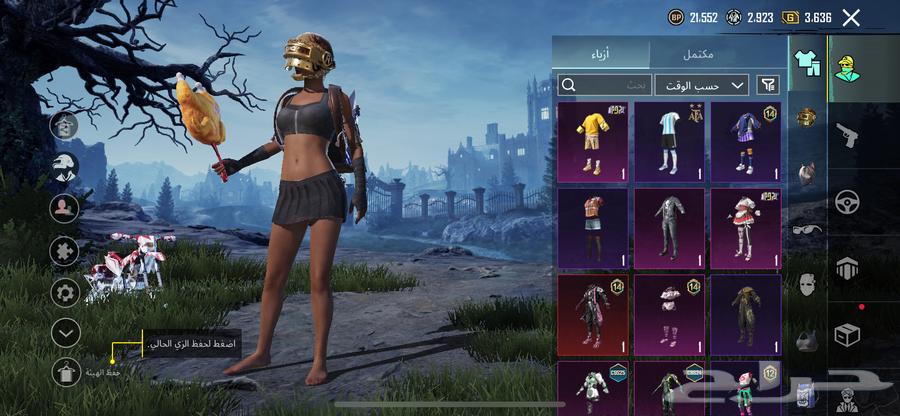The image size is (900, 416).
Task: Switch to the أزياء outfits tab
Action: click(602, 53)
